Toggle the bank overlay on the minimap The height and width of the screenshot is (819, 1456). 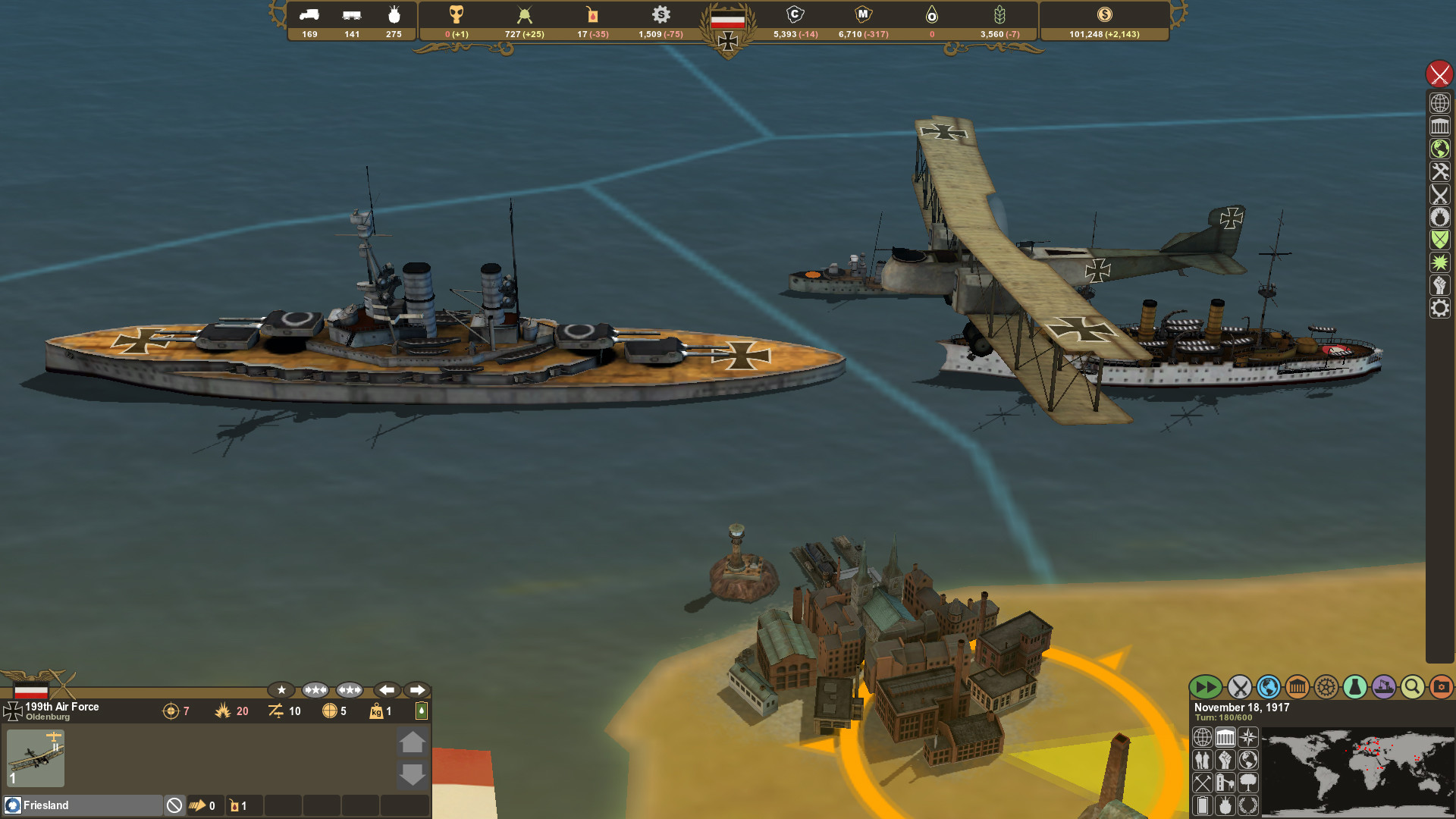click(1225, 738)
